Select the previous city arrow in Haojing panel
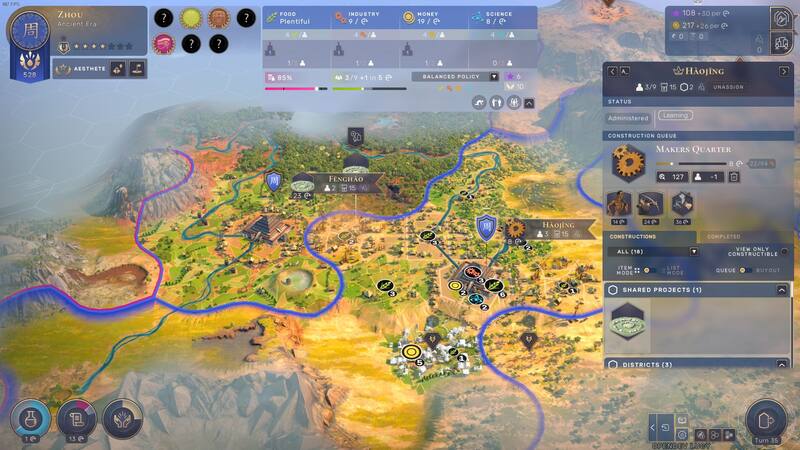The image size is (800, 450). click(612, 71)
